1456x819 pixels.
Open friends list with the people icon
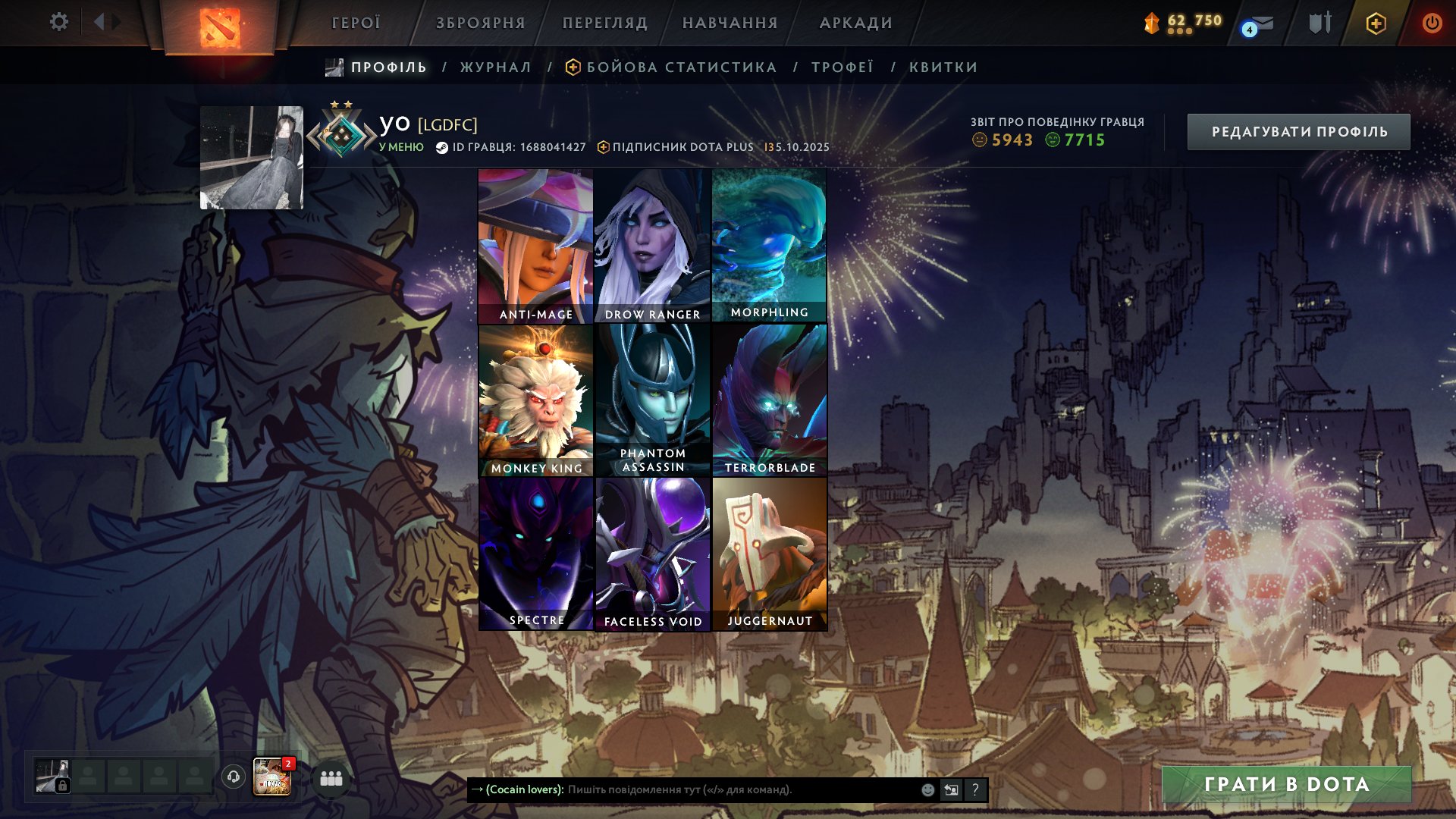(x=330, y=777)
